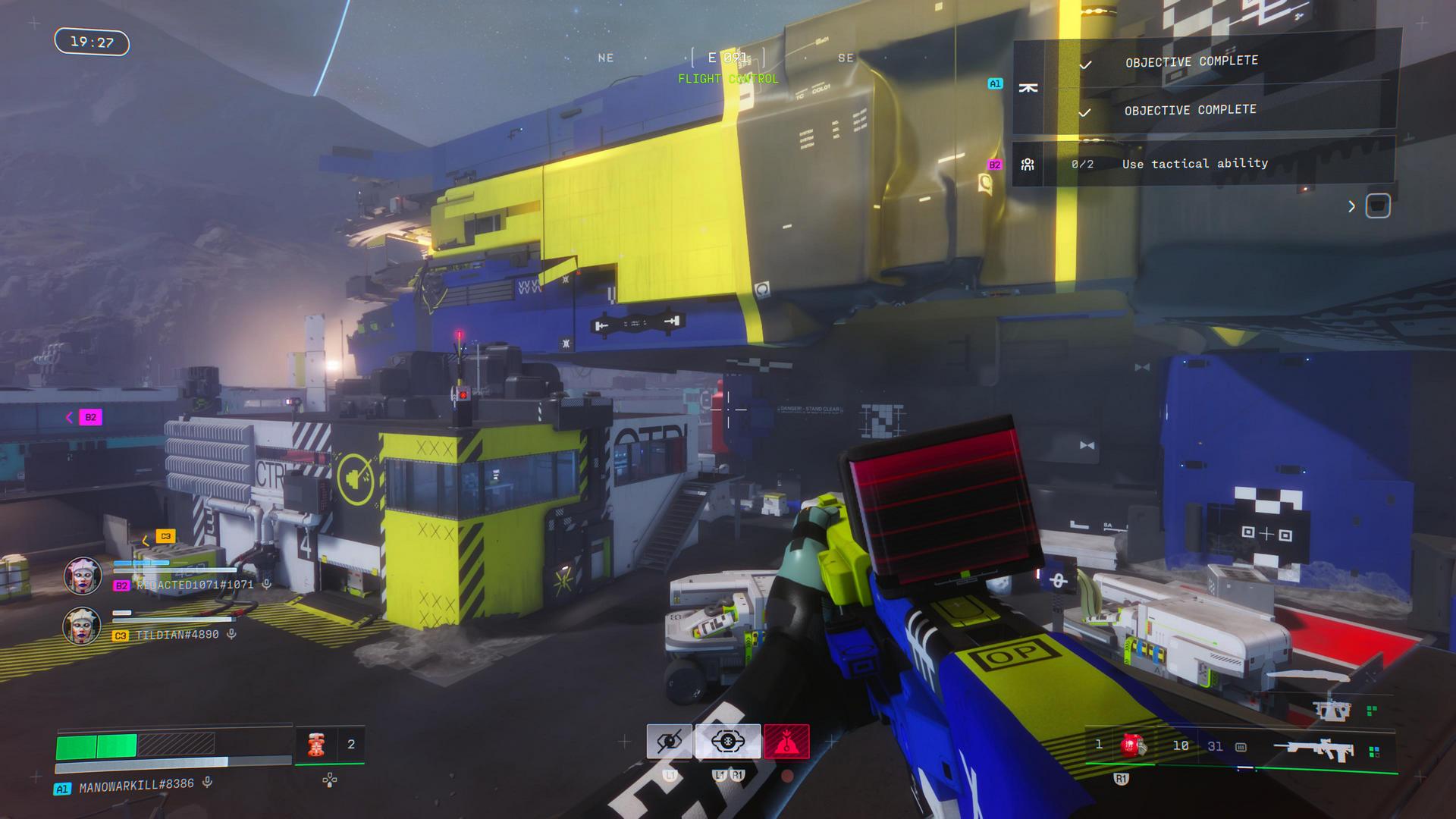The height and width of the screenshot is (819, 1456).
Task: Use the red healing consumable slot
Action: (316, 745)
